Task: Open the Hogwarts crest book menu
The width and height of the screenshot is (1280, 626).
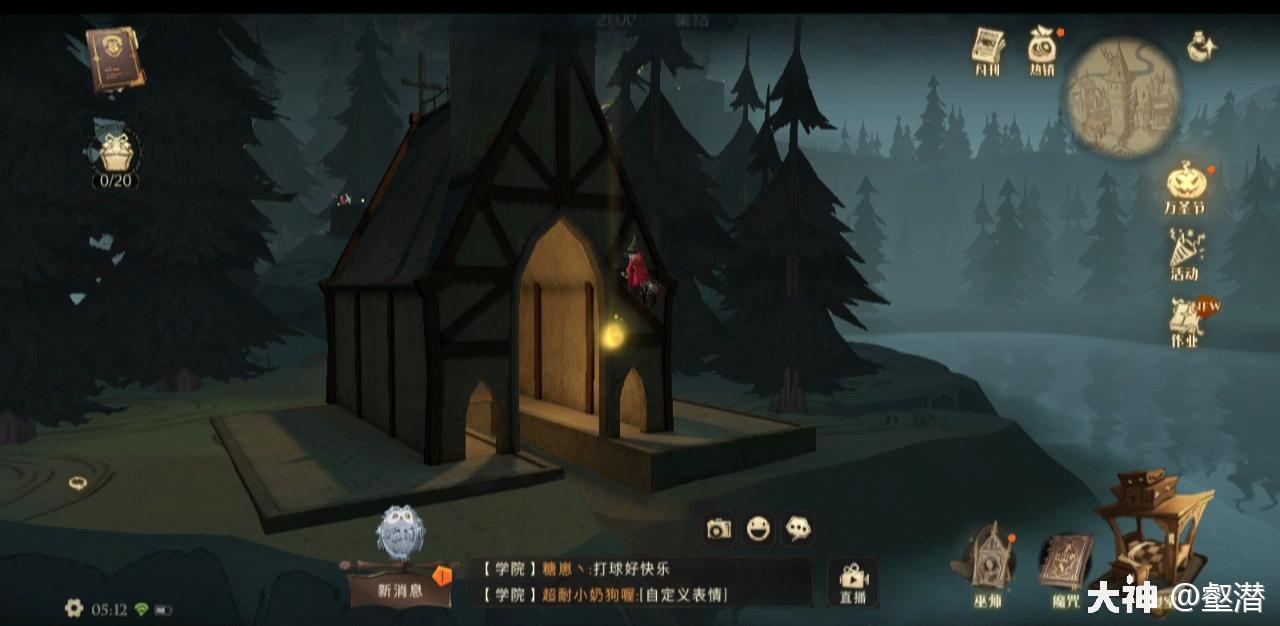Action: 114,58
